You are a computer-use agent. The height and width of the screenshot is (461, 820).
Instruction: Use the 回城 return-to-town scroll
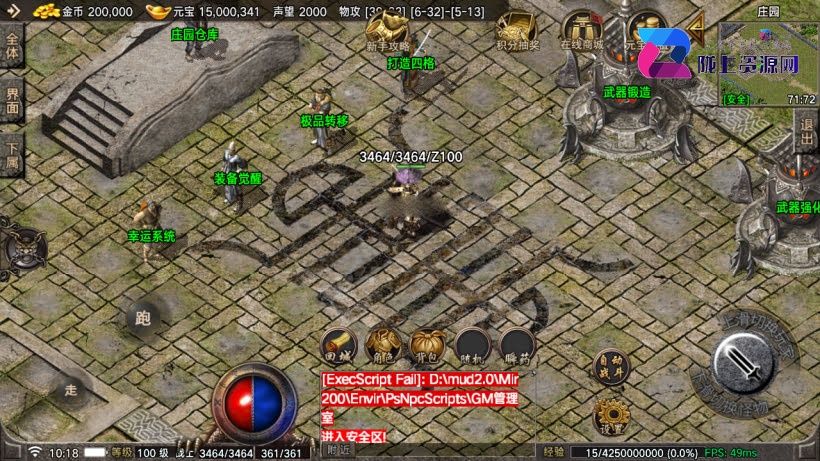point(340,346)
